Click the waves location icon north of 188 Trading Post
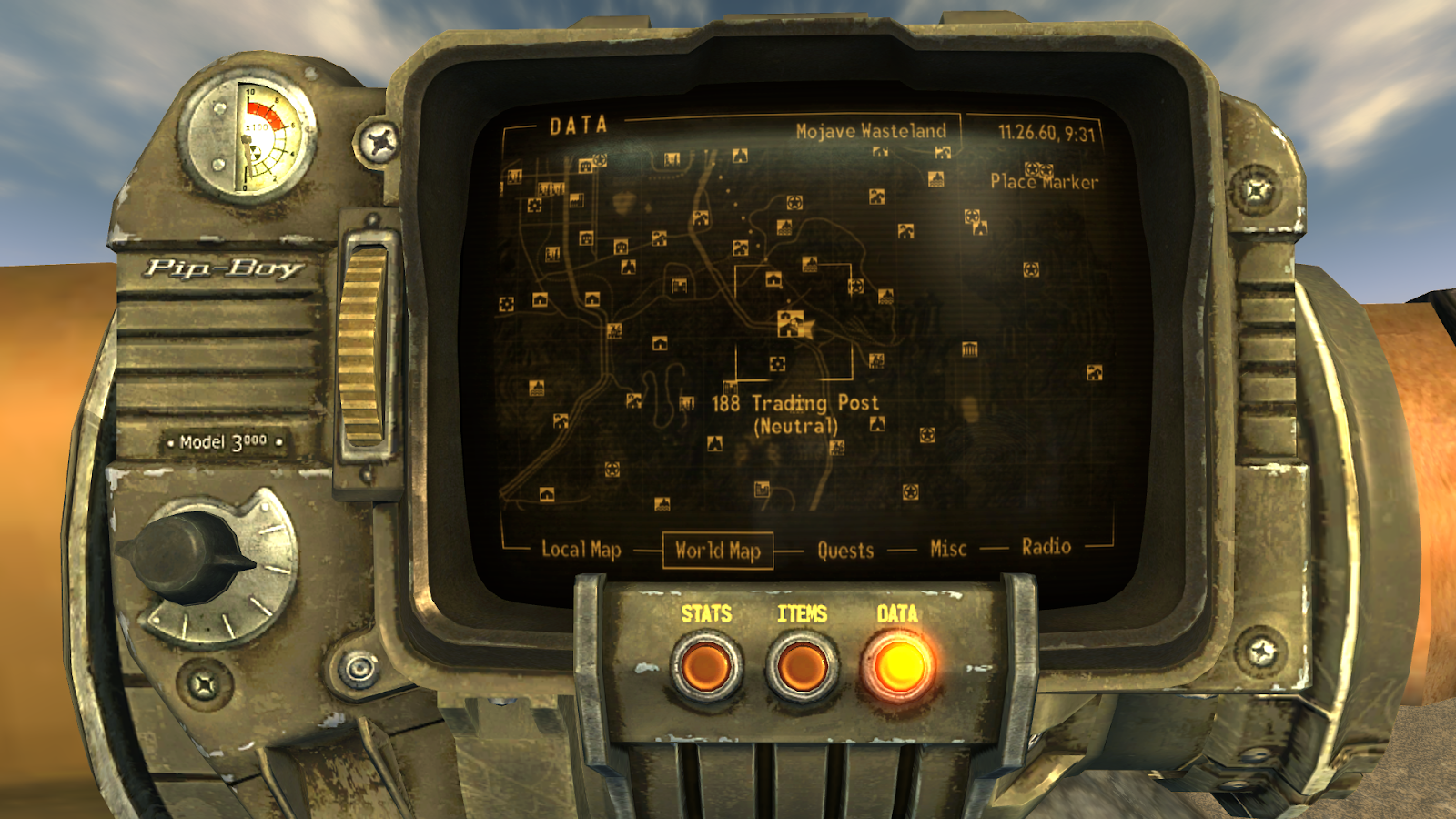This screenshot has width=1456, height=819. (x=809, y=265)
